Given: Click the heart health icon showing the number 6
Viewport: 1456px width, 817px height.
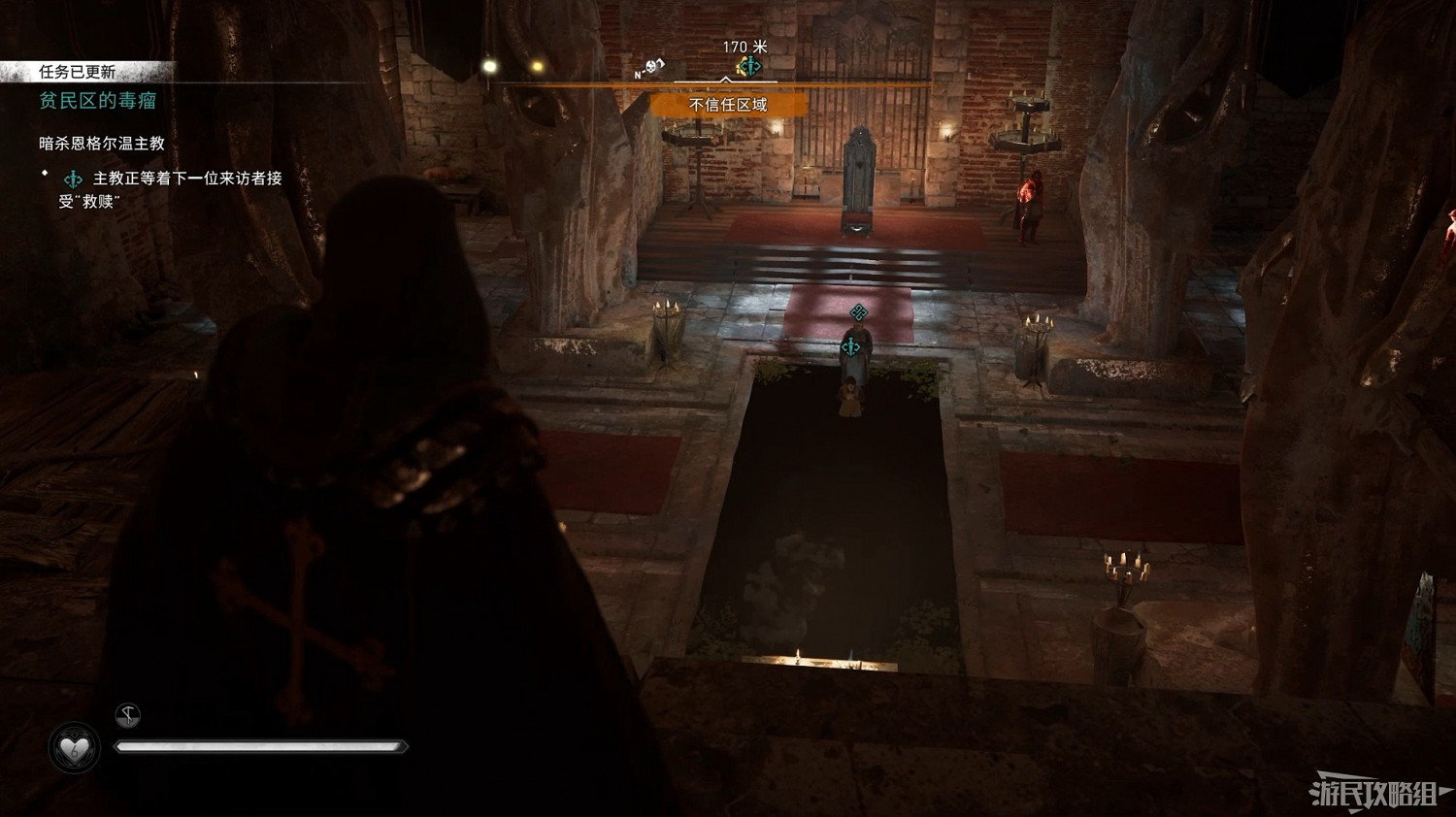Looking at the screenshot, I should click(74, 744).
